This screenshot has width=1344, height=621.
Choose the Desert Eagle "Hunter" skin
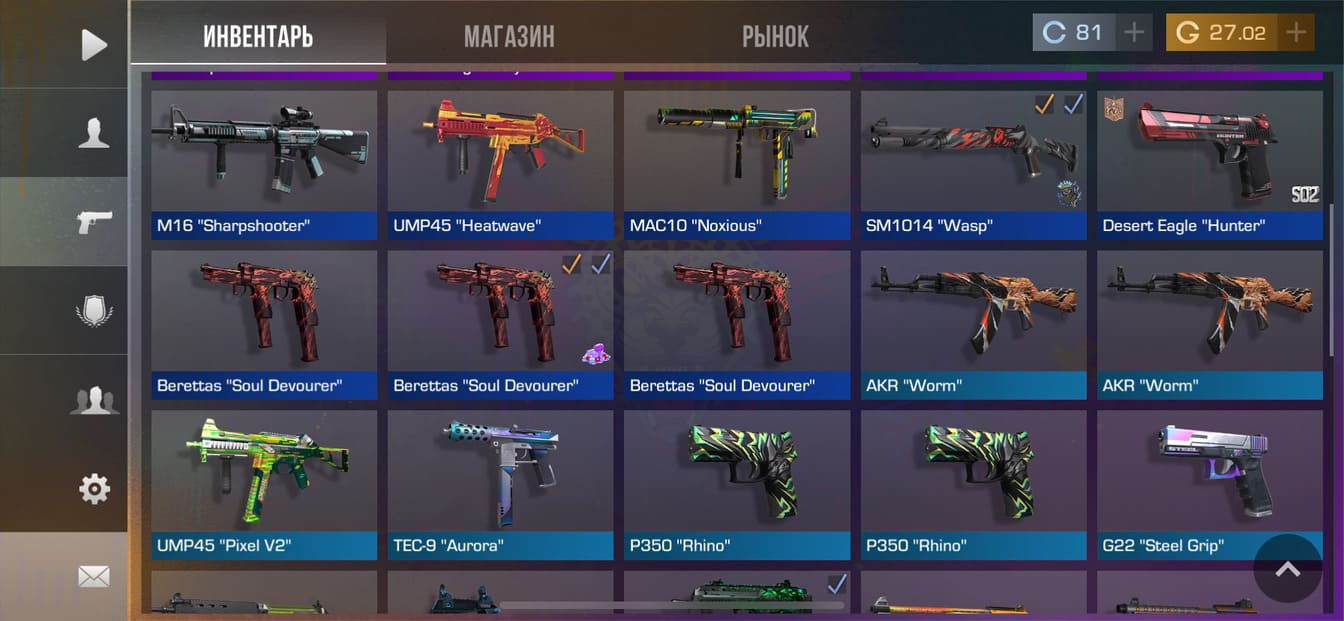coord(1209,165)
